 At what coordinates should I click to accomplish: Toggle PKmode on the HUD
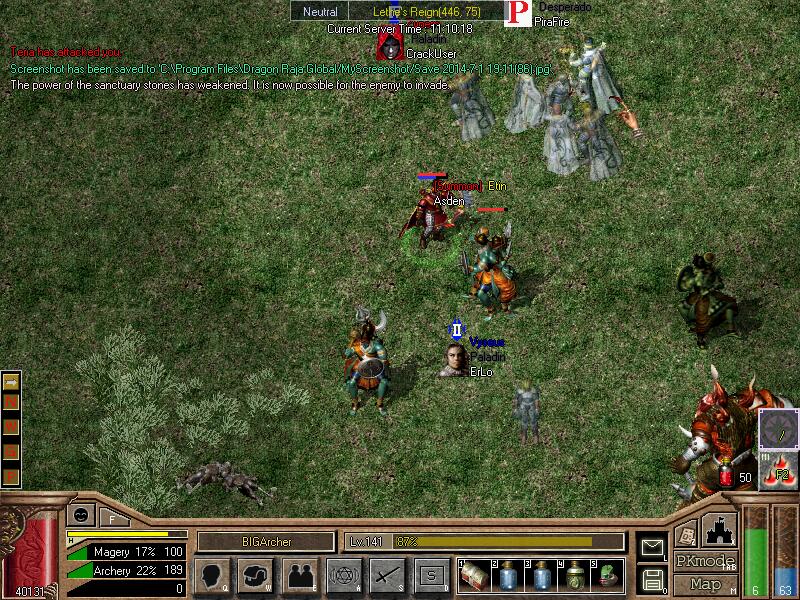[x=706, y=561]
